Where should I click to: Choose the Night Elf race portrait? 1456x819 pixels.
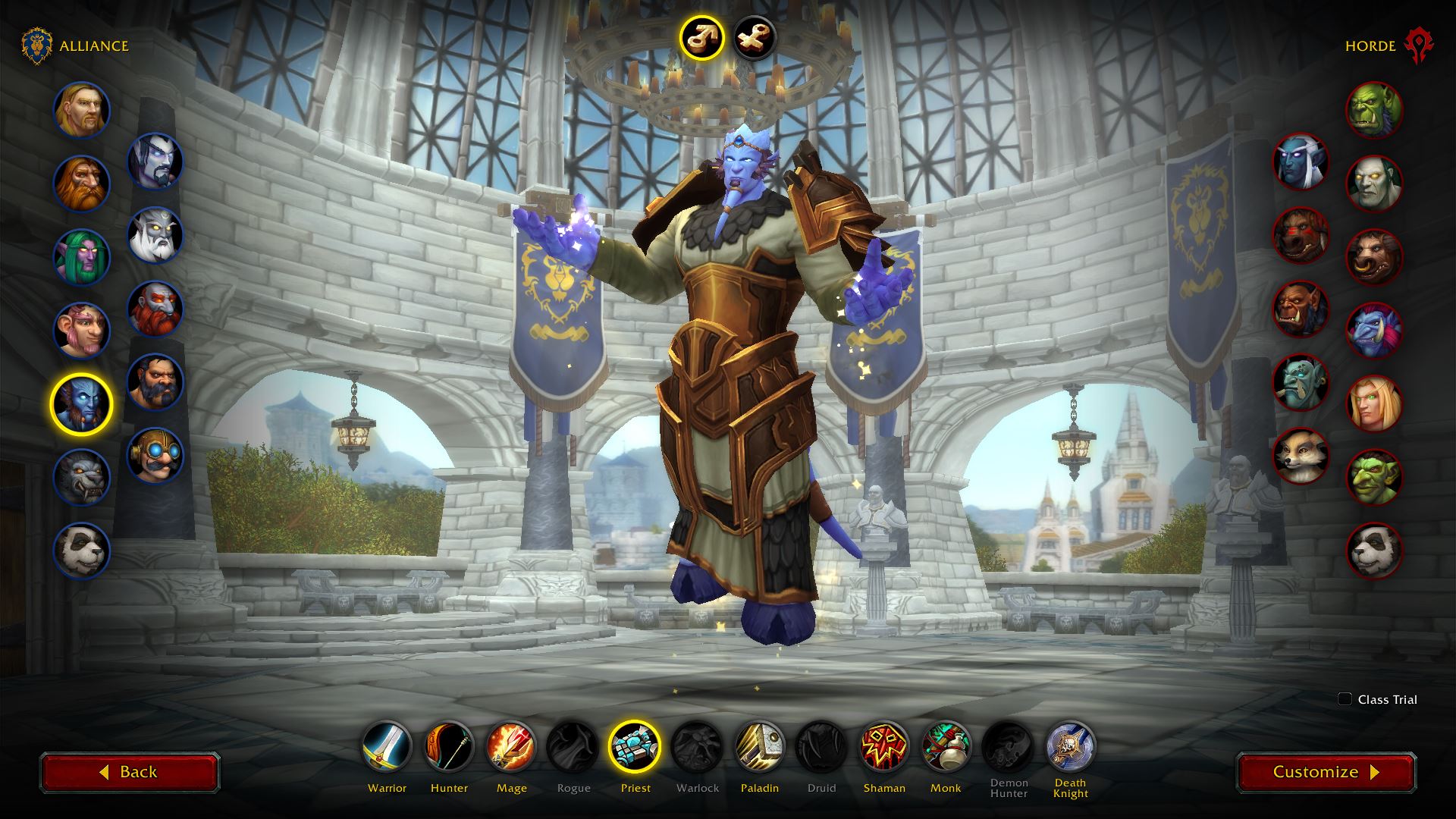[81, 257]
